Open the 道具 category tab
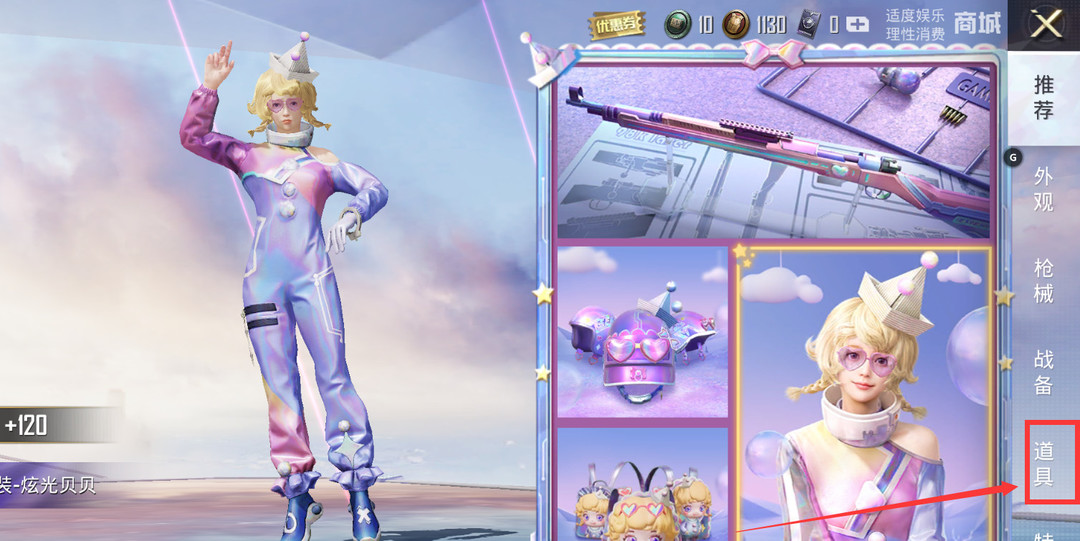1080x541 pixels. (1044, 462)
